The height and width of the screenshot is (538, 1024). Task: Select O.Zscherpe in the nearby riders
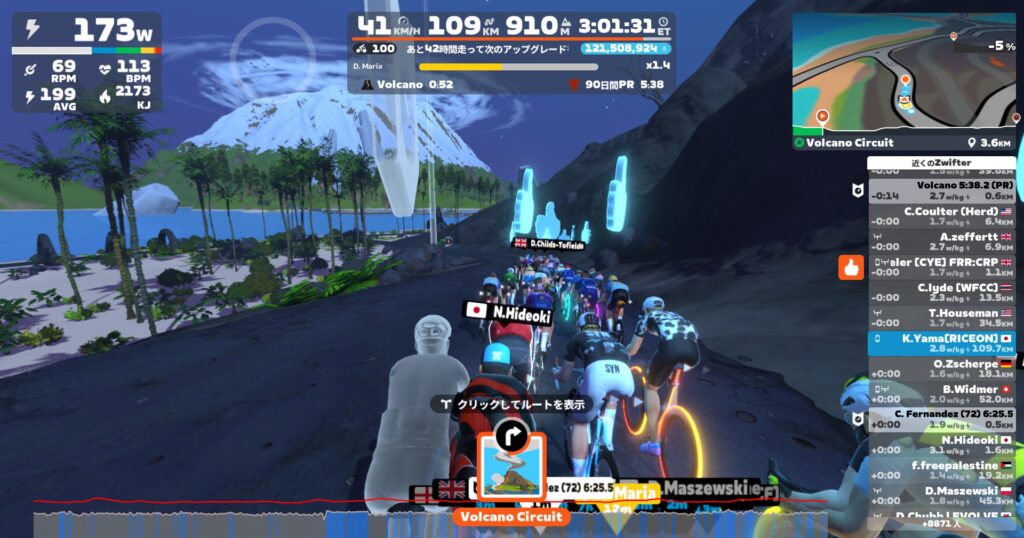pyautogui.click(x=940, y=369)
